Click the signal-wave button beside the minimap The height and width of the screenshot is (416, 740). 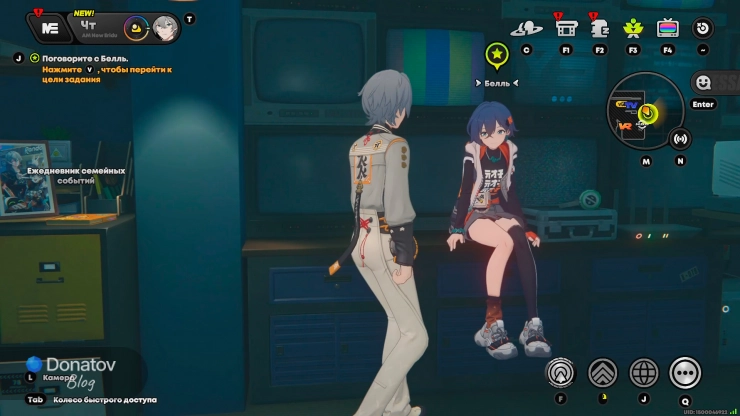(x=681, y=138)
